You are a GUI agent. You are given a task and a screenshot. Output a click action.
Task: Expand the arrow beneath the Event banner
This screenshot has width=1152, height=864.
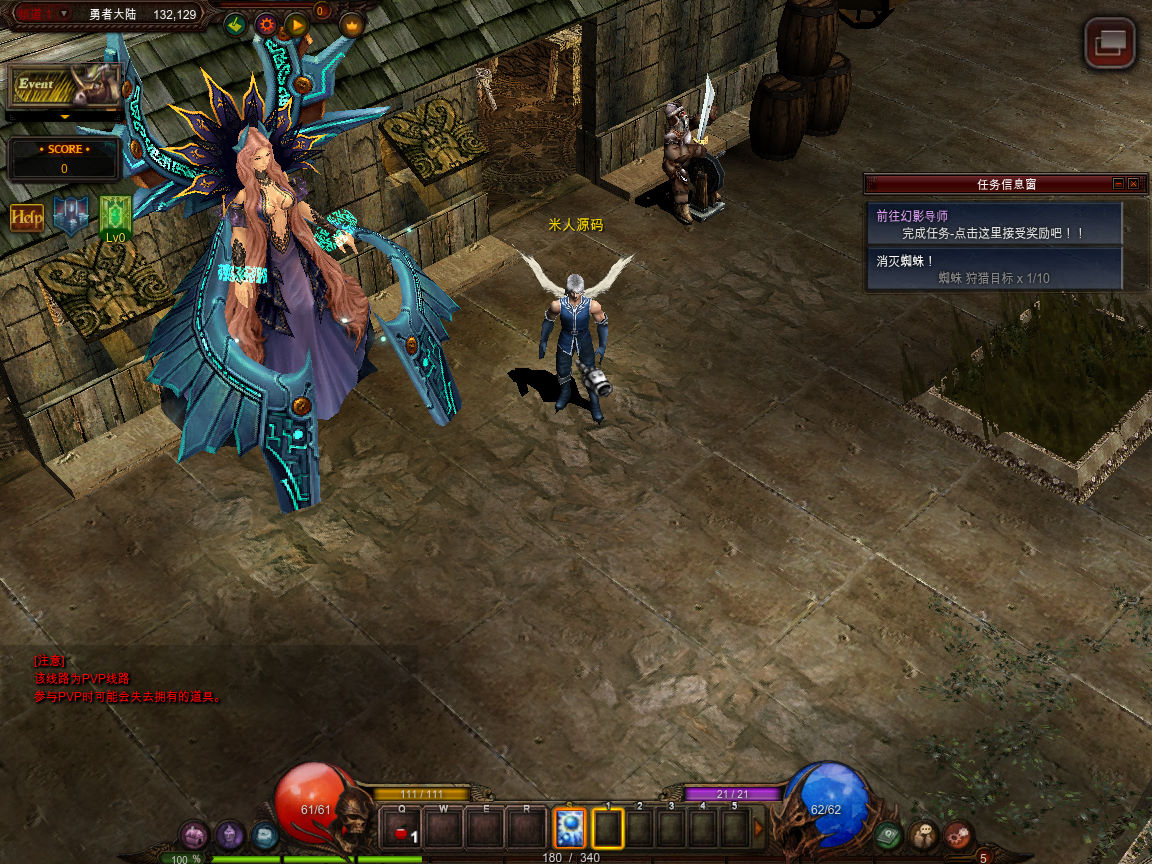65,117
